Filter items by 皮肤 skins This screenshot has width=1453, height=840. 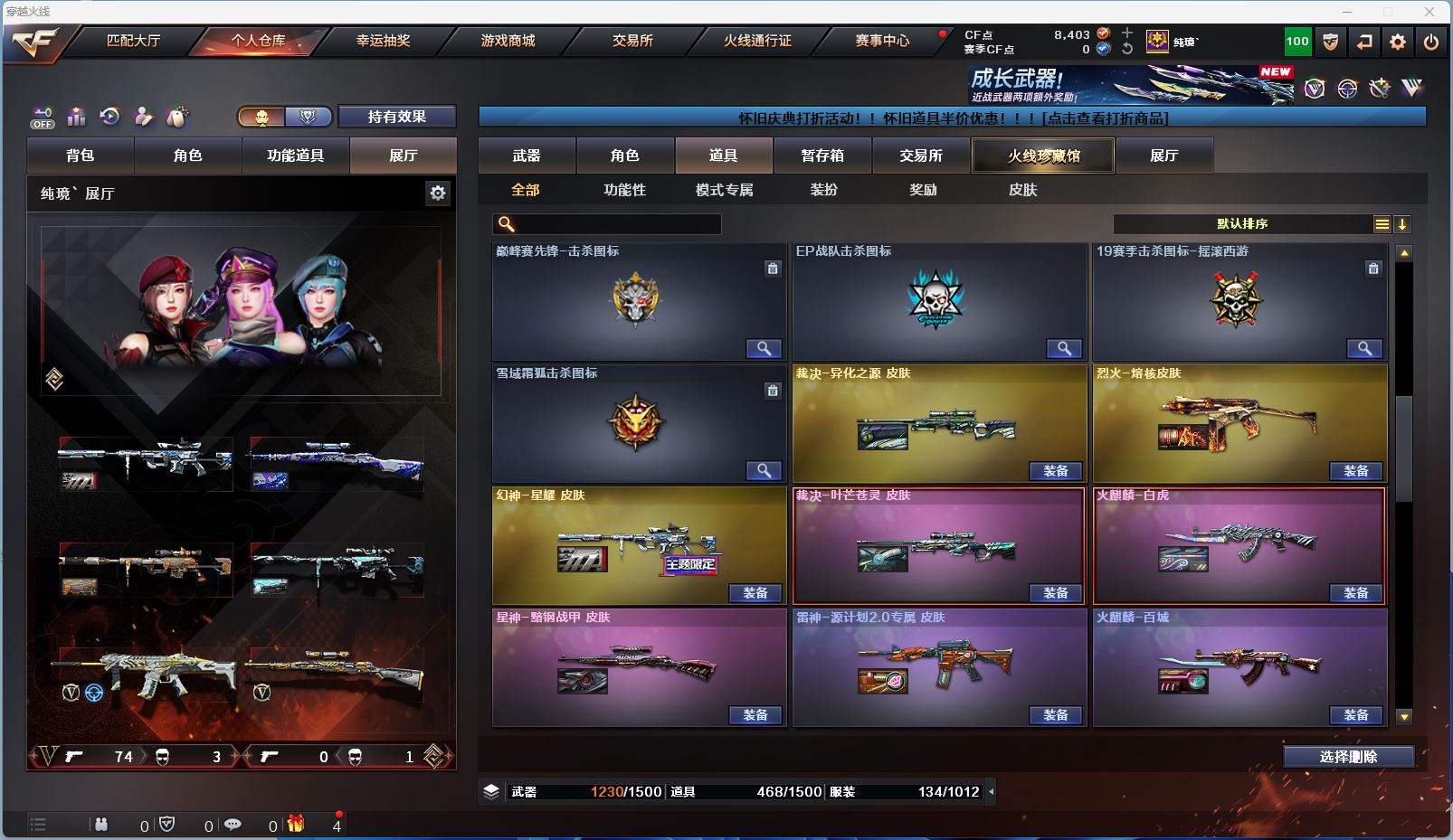point(1022,190)
